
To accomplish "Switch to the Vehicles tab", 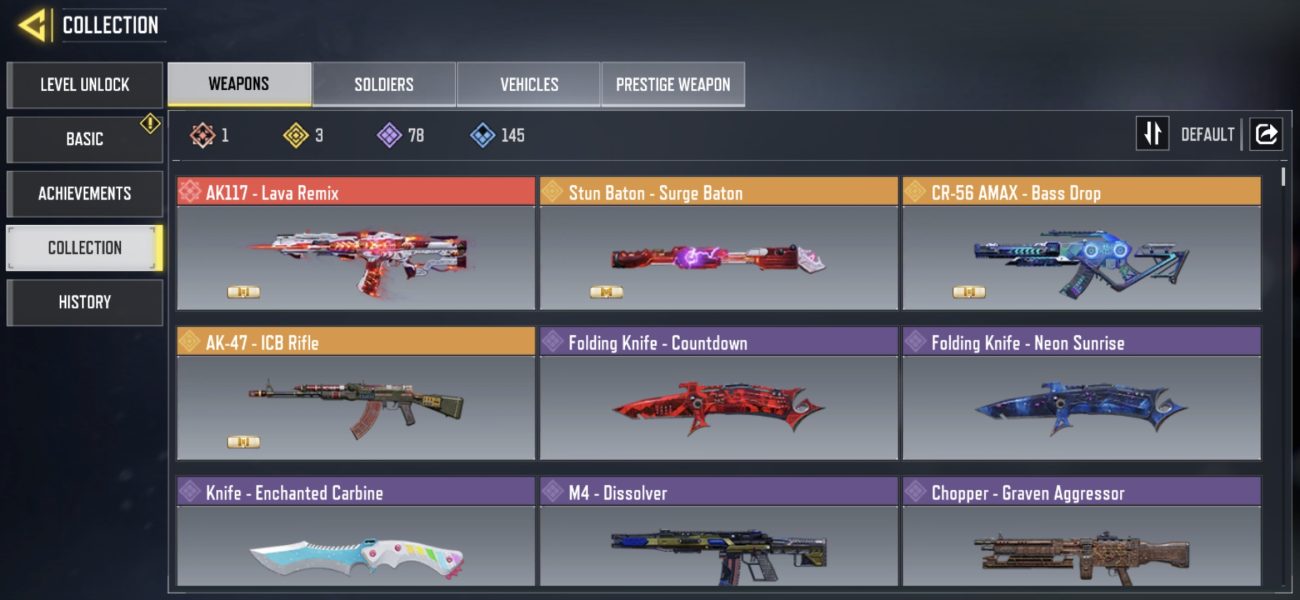I will click(529, 85).
